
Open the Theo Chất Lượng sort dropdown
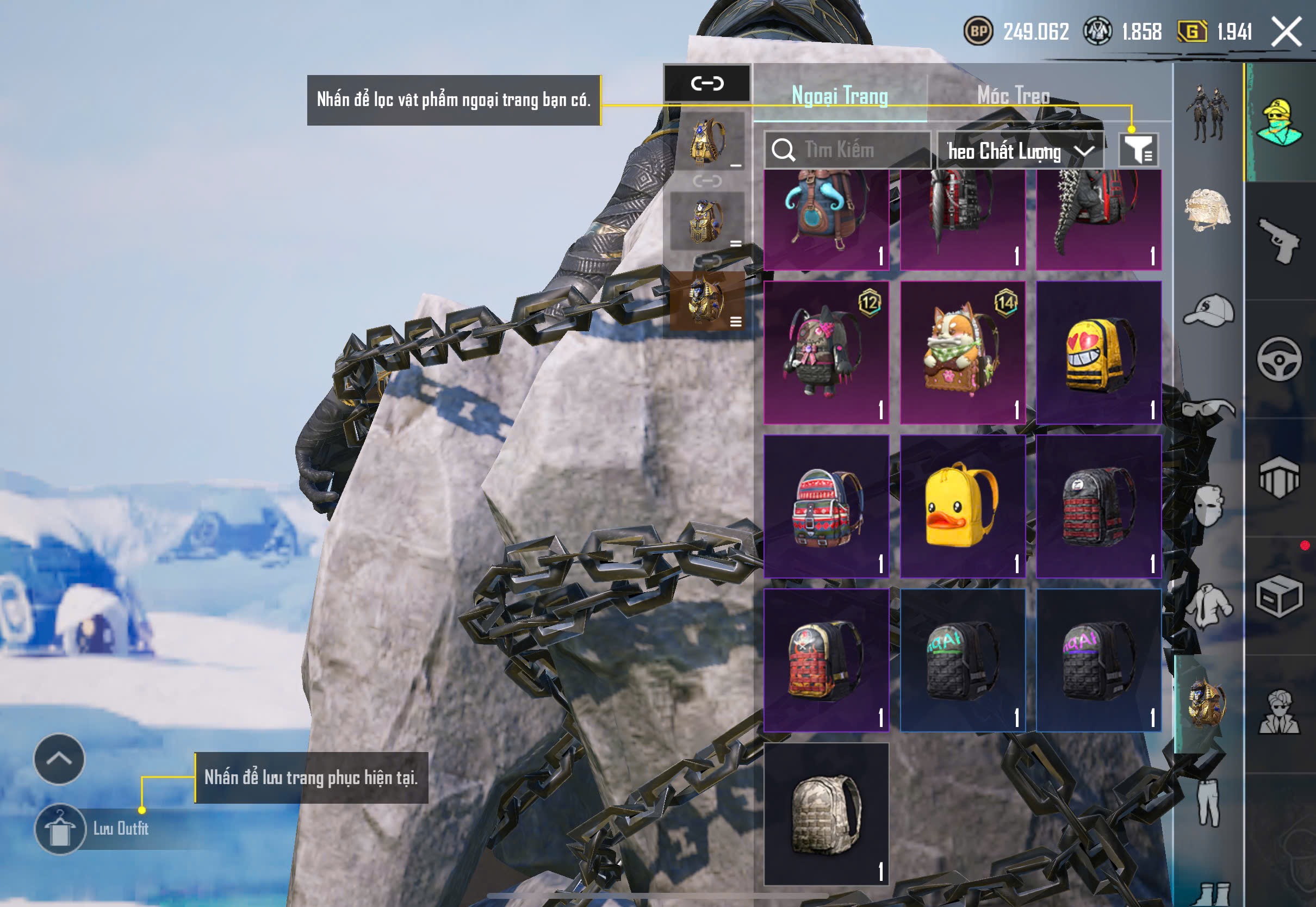point(1020,151)
